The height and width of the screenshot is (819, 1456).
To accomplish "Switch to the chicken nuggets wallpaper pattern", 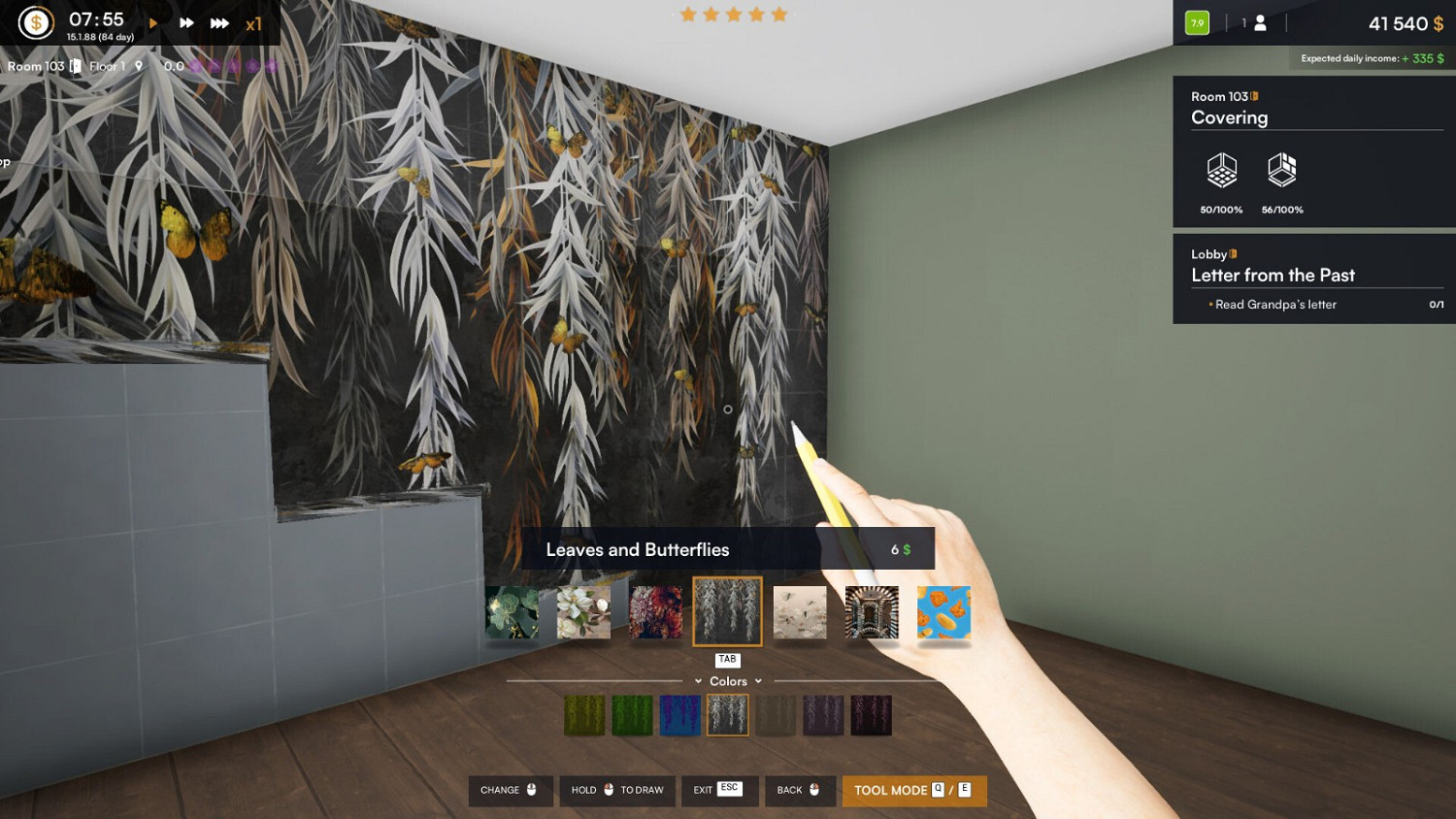I will [943, 612].
